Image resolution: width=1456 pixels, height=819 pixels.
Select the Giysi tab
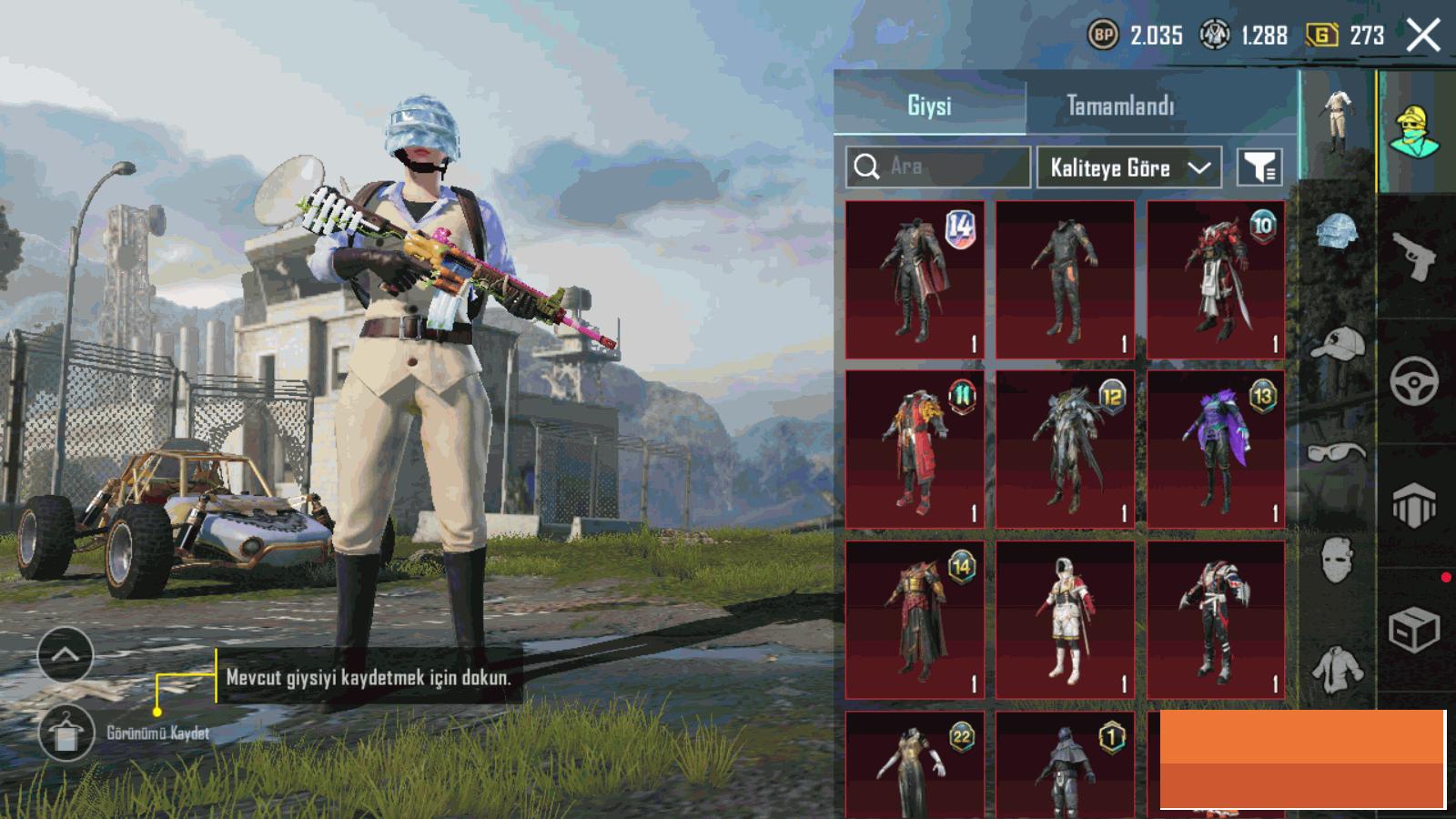tap(929, 106)
